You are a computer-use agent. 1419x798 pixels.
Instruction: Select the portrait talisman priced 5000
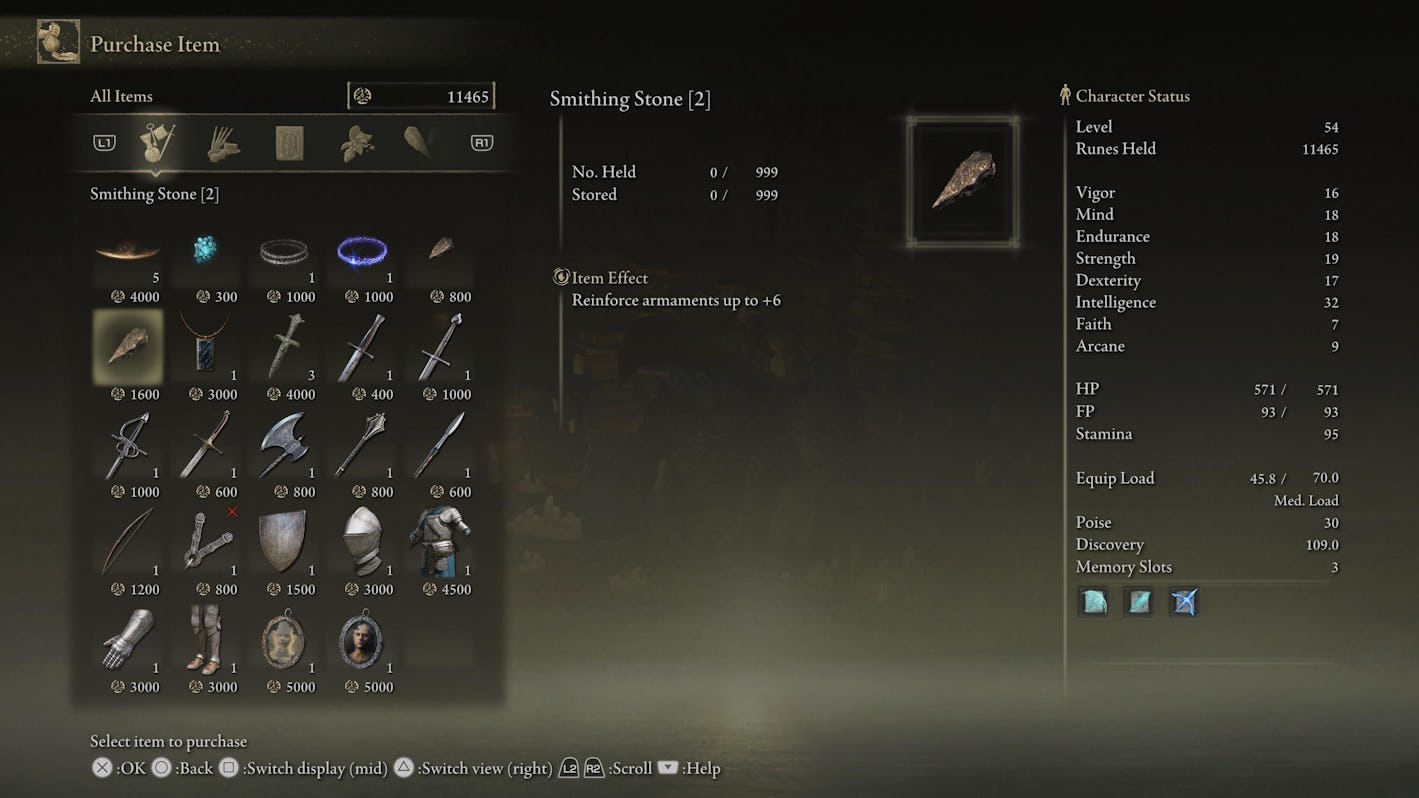click(x=284, y=640)
